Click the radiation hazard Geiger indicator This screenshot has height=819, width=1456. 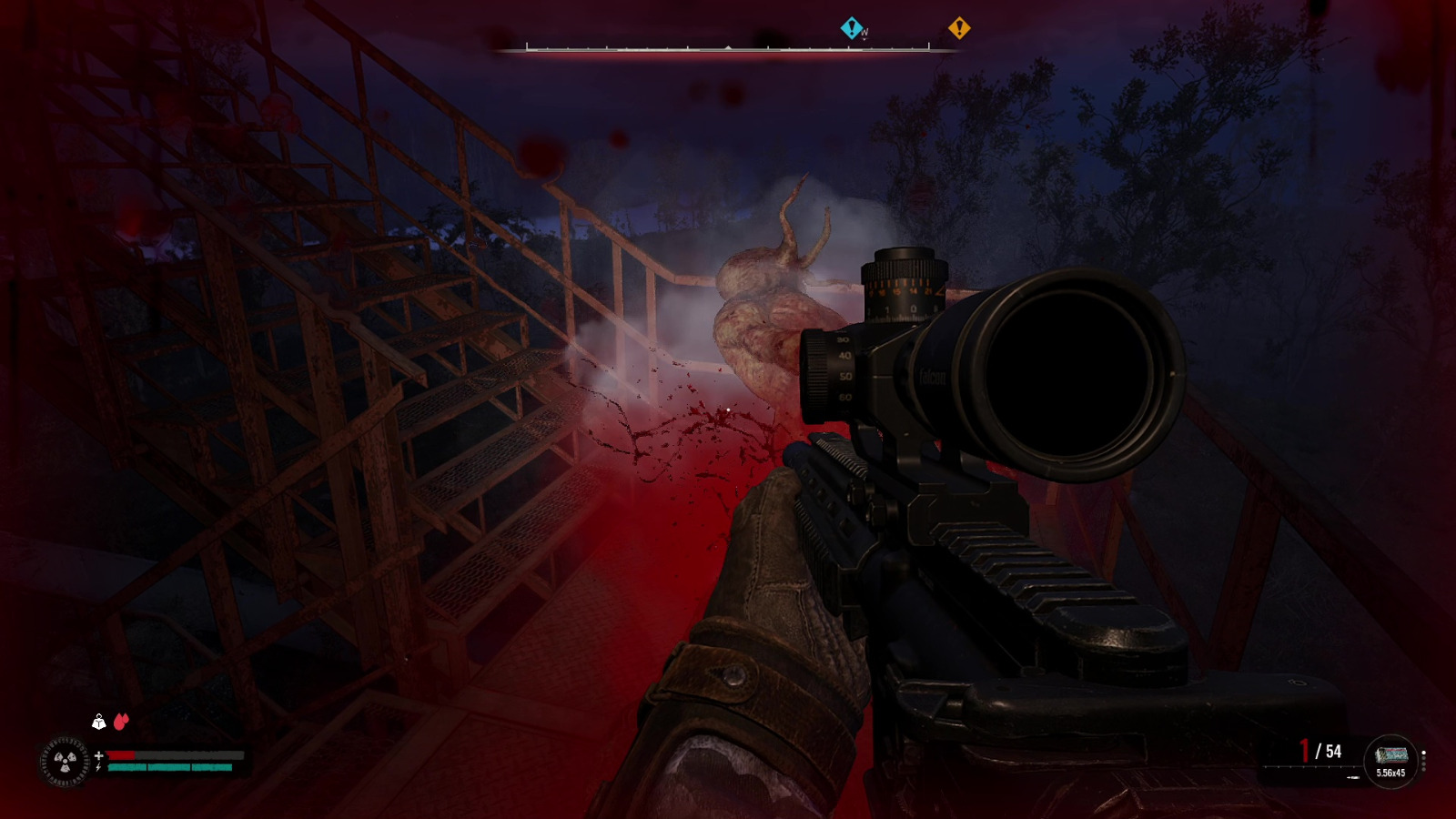[x=64, y=761]
